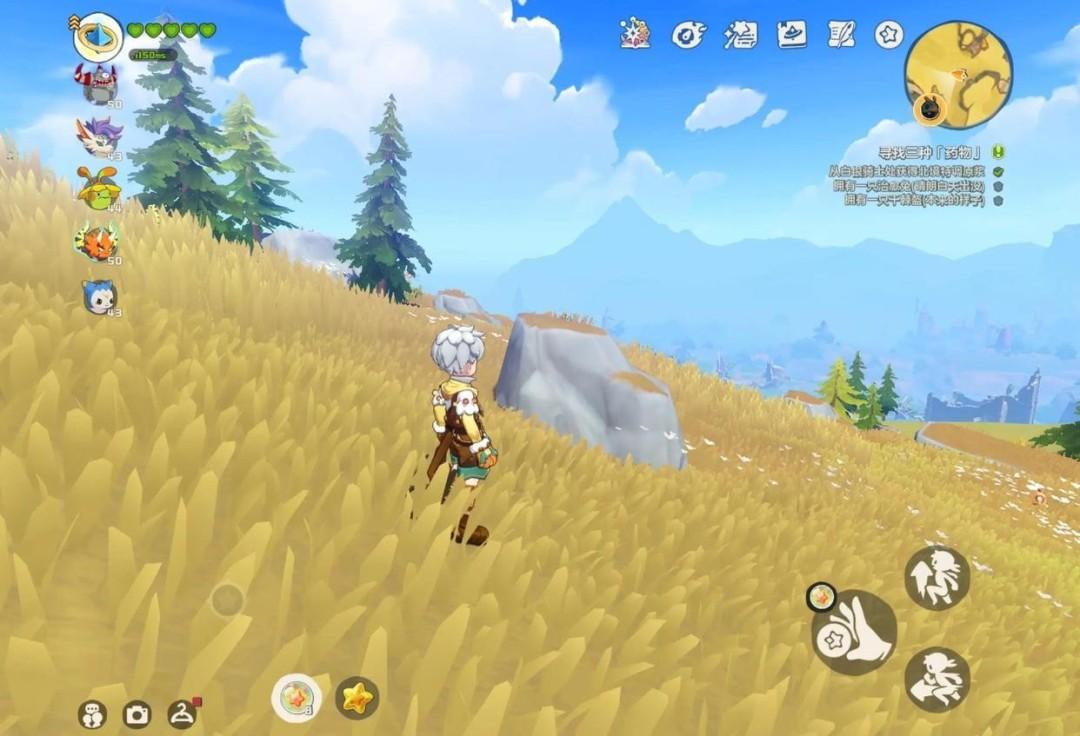Open the clothes hanger wardrobe icon
This screenshot has width=1080, height=736.
[x=181, y=714]
